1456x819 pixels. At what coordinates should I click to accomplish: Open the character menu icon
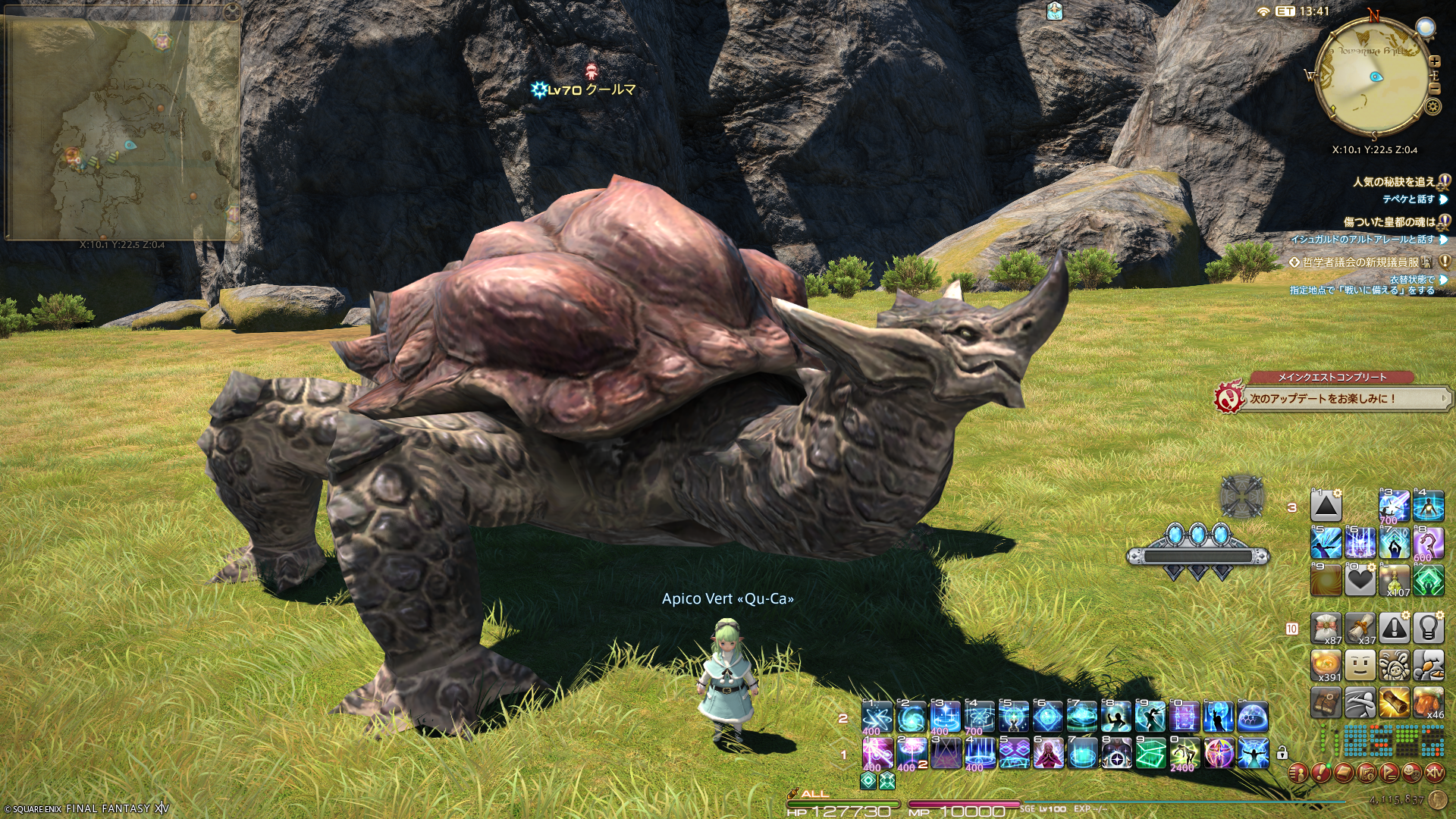[1298, 773]
